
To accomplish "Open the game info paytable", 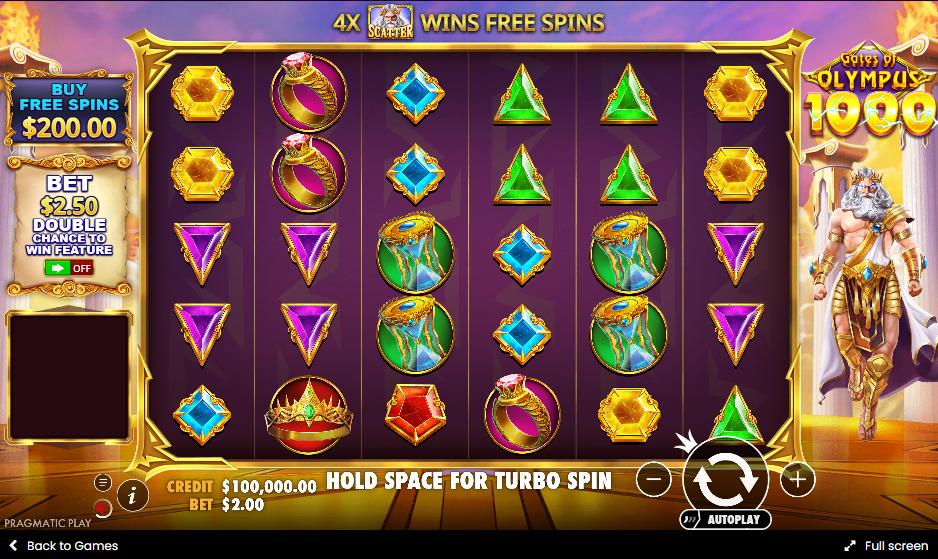I will [x=132, y=493].
